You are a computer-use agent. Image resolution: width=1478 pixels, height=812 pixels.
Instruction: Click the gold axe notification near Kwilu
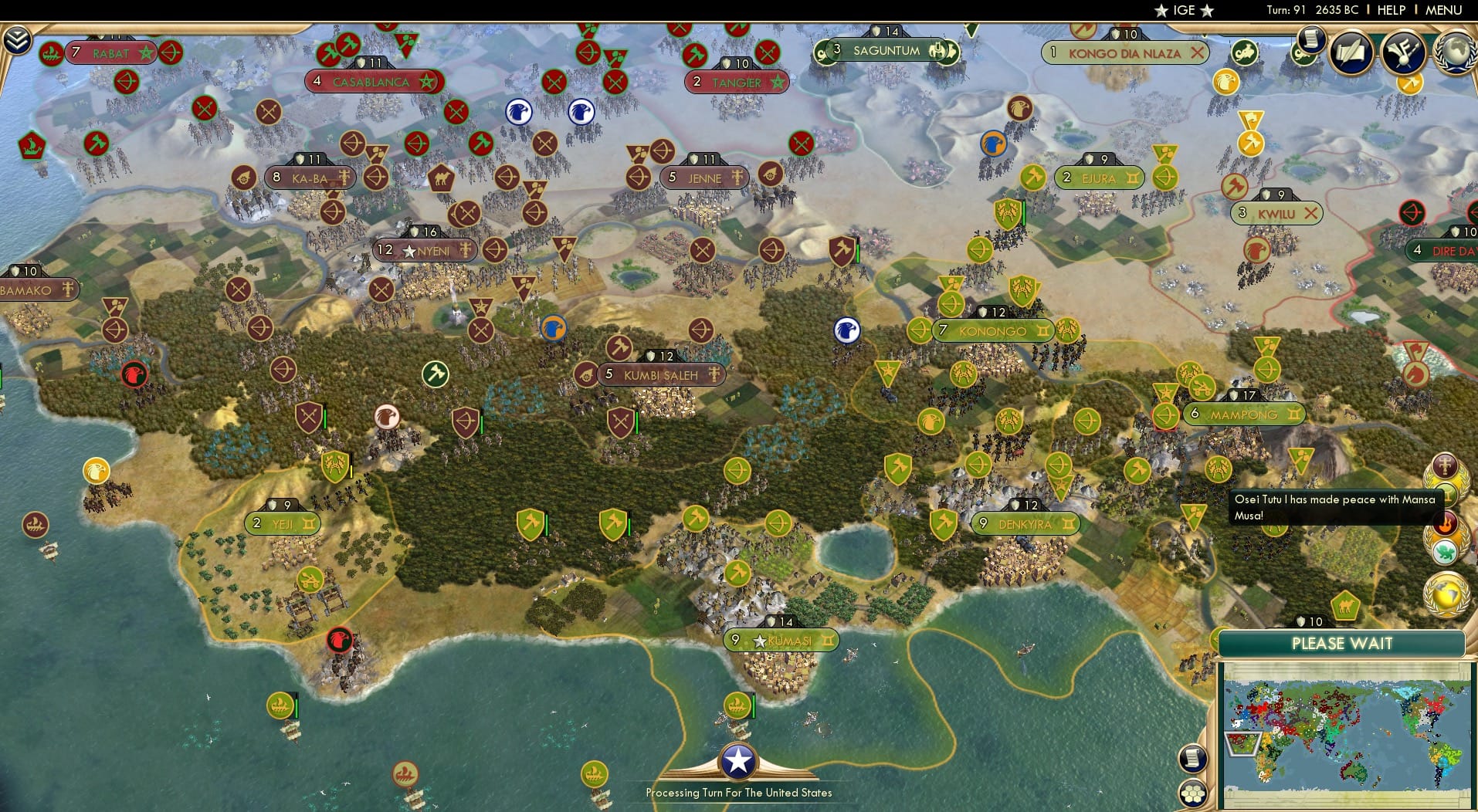click(1253, 143)
